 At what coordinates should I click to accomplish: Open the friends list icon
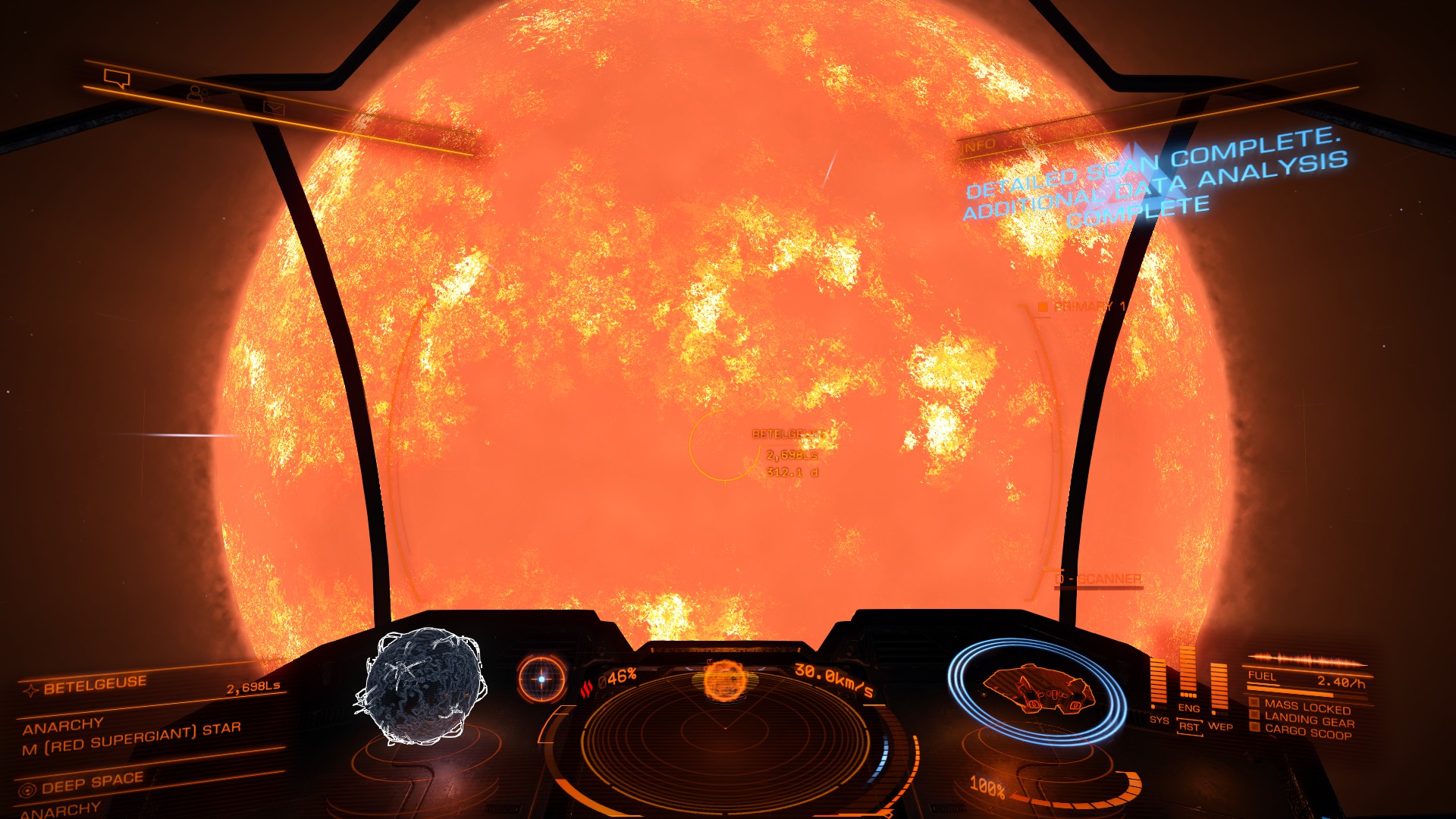pyautogui.click(x=197, y=93)
